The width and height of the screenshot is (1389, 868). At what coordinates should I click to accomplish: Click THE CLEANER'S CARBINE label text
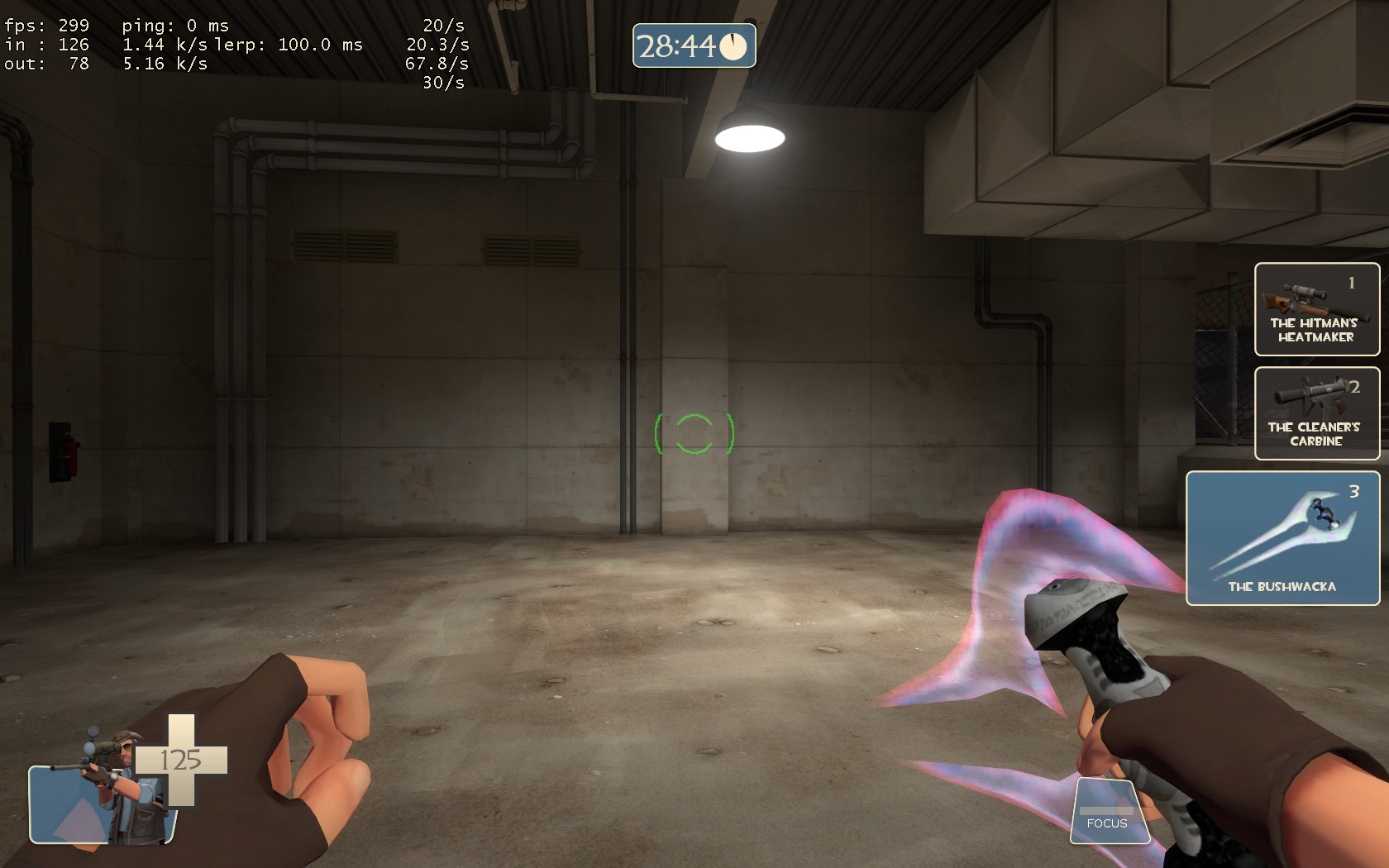click(x=1314, y=436)
